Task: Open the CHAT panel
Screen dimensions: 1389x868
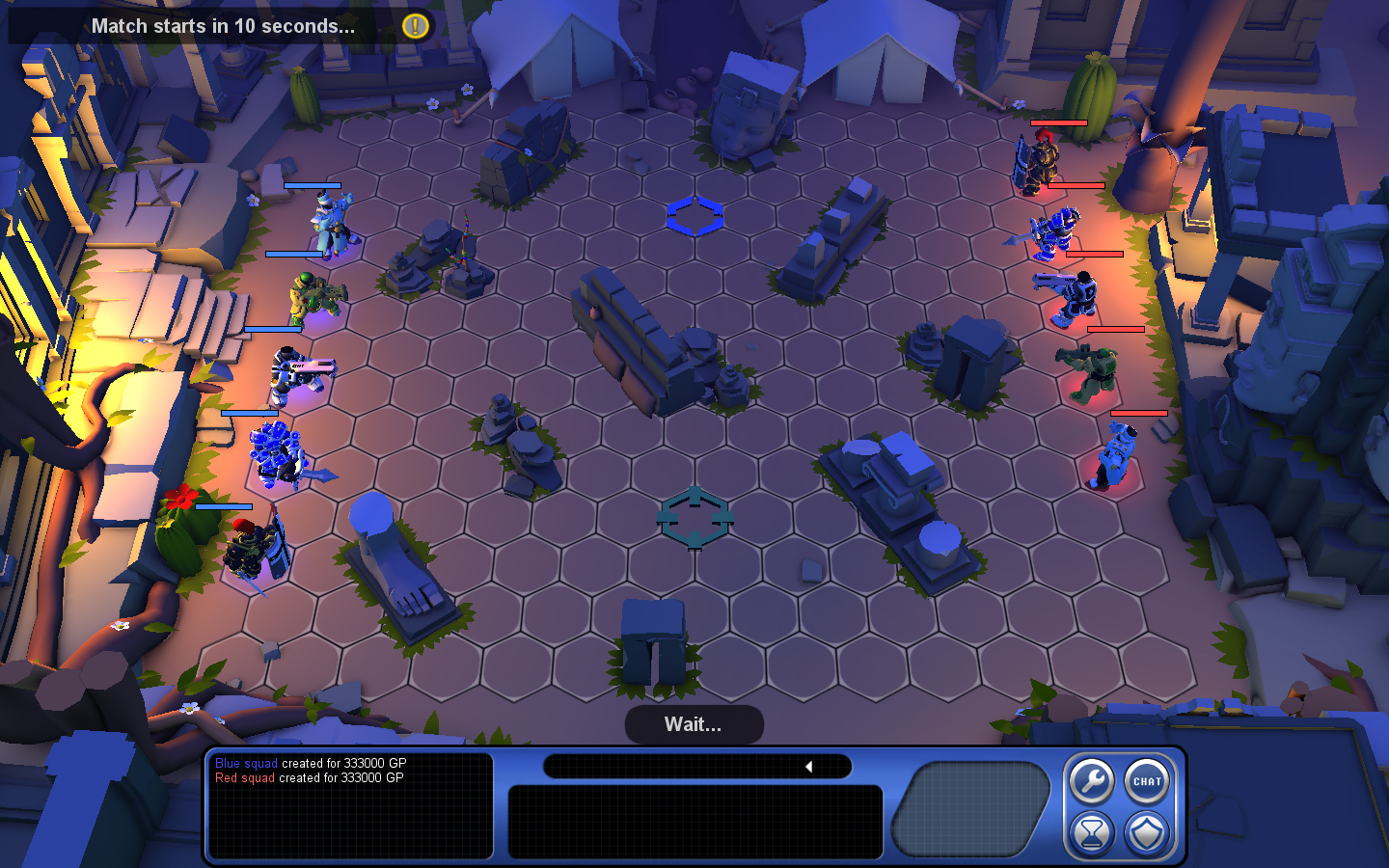Action: pos(1147,781)
